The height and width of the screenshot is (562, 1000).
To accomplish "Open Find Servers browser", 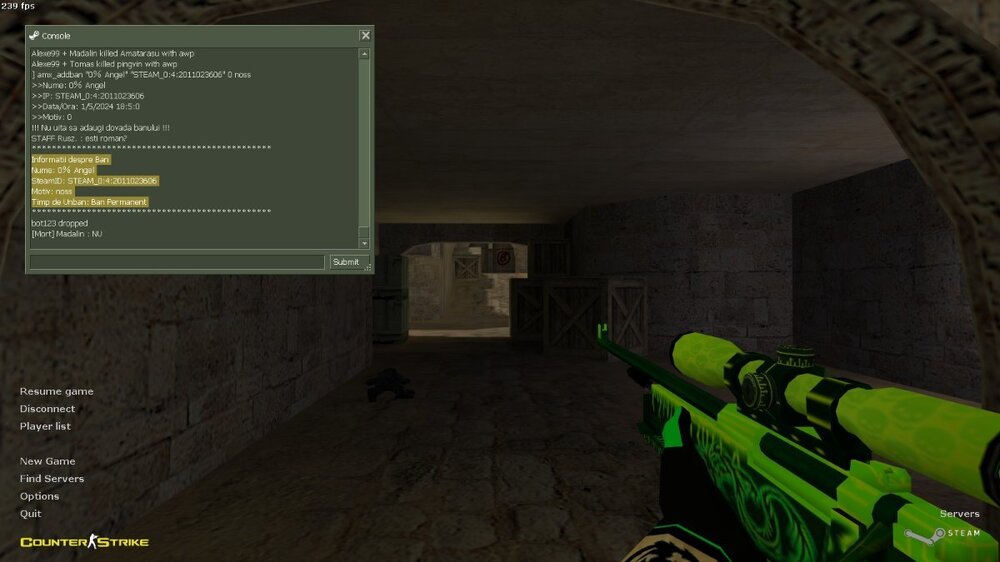I will (x=51, y=479).
